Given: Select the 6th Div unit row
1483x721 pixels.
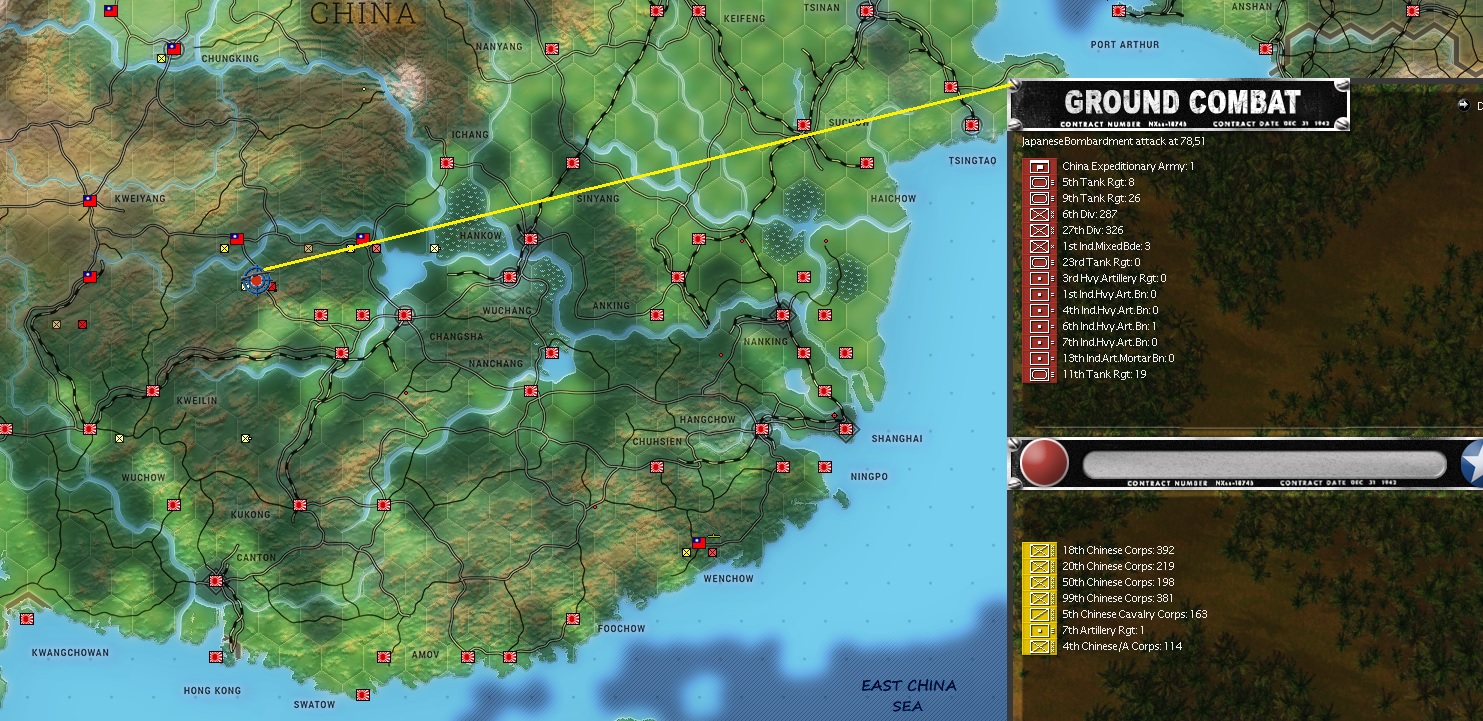Looking at the screenshot, I should [x=1089, y=214].
